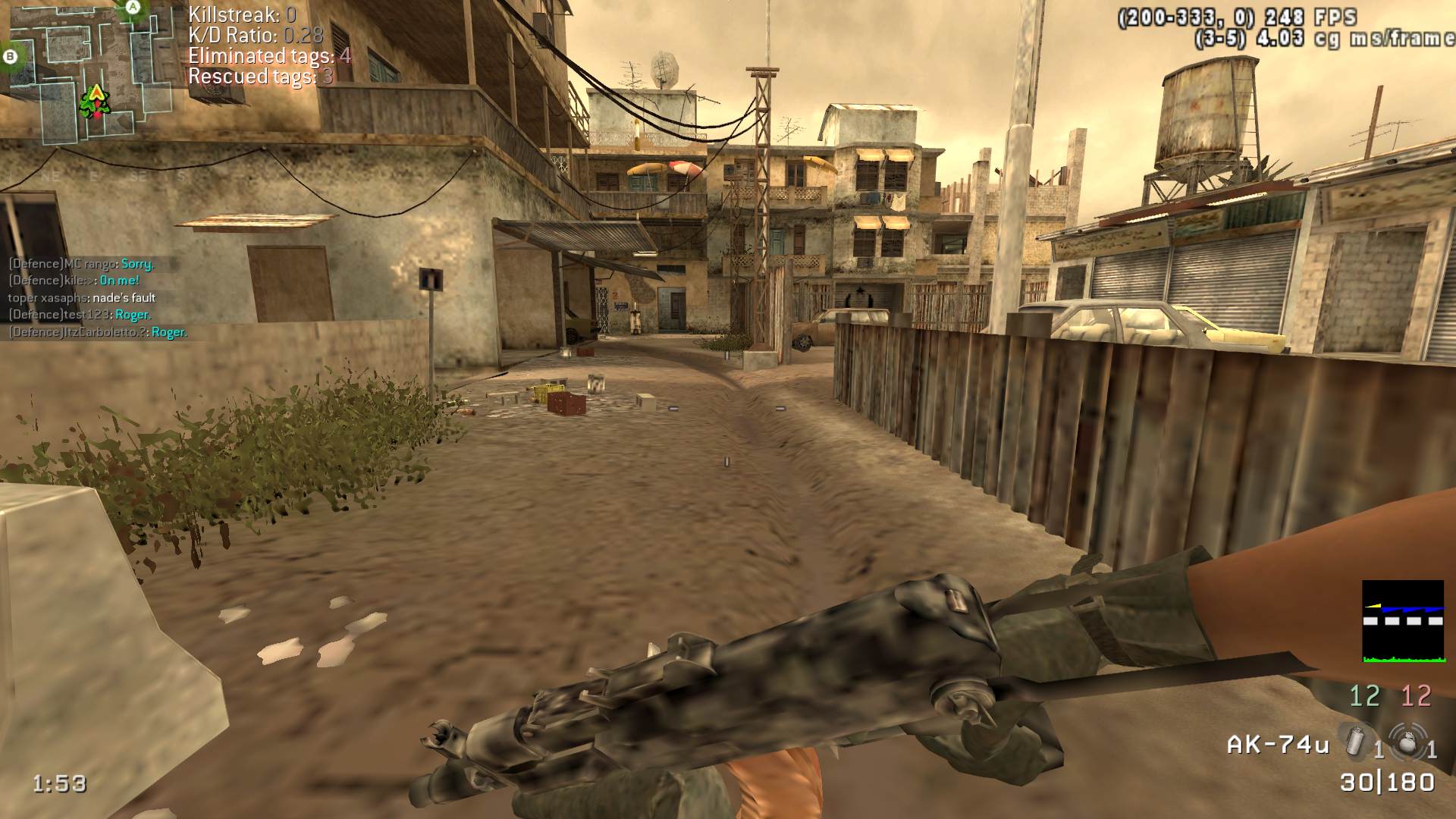Click the lagometer network graph

pos(1402,621)
